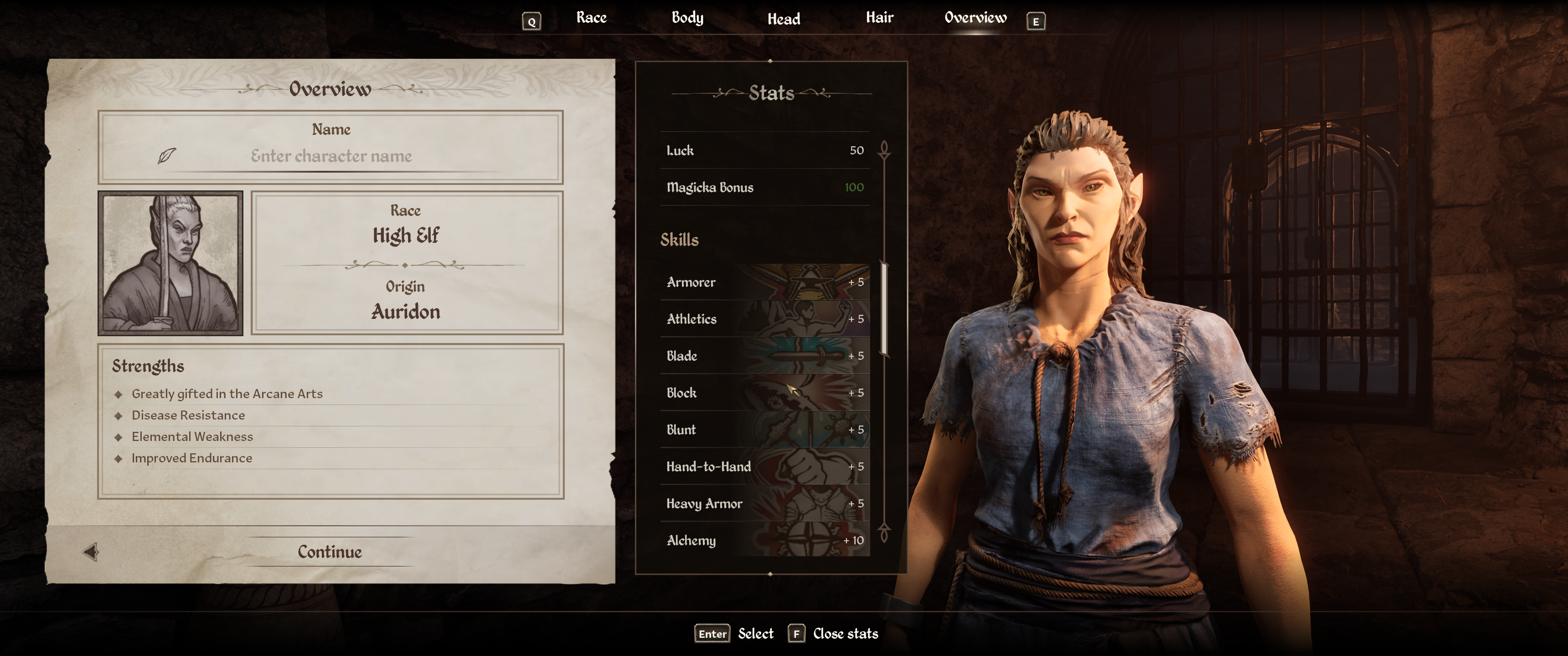Image resolution: width=1568 pixels, height=656 pixels.
Task: Switch to the Race tab
Action: pos(591,18)
